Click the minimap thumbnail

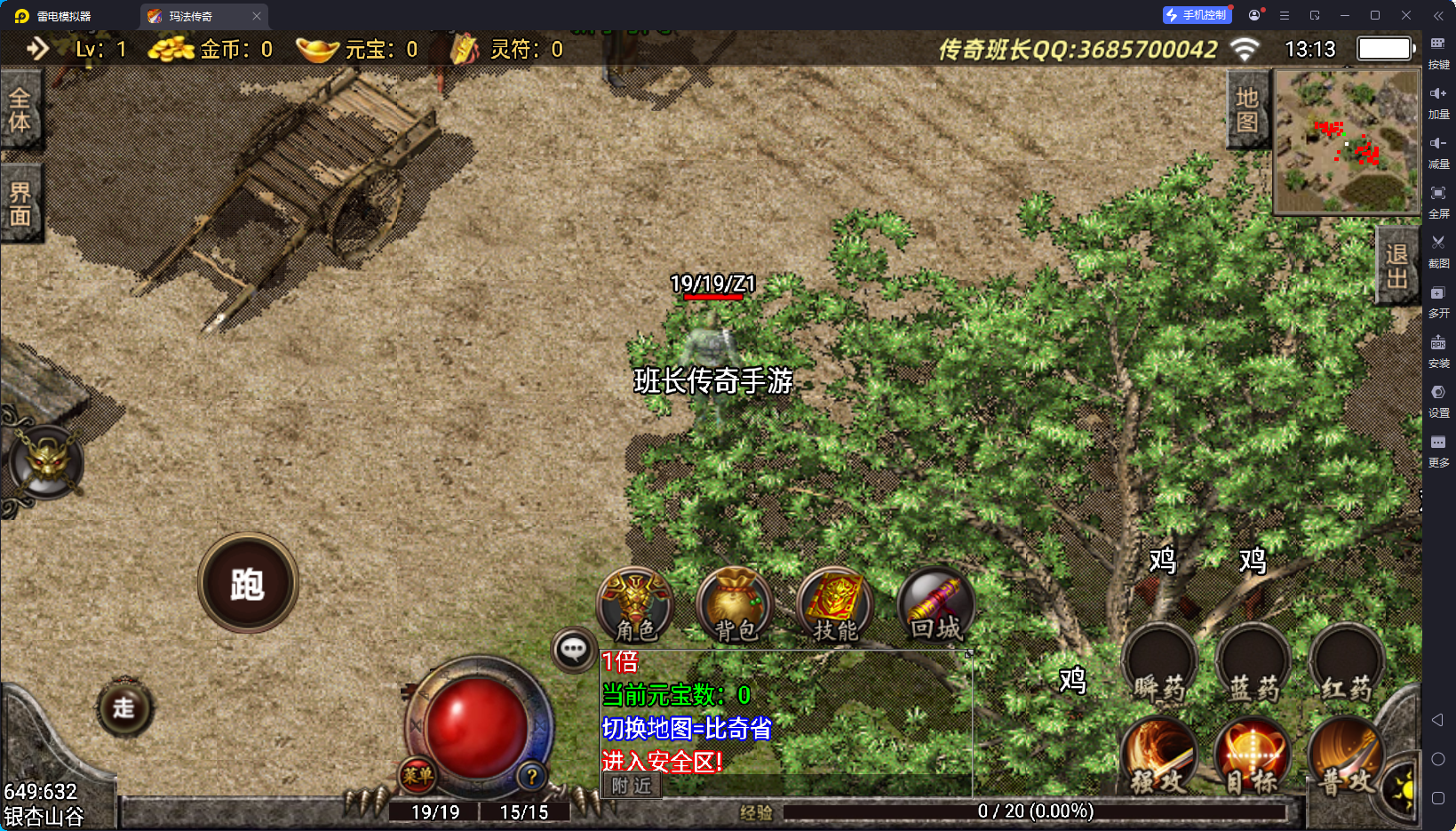click(1347, 141)
